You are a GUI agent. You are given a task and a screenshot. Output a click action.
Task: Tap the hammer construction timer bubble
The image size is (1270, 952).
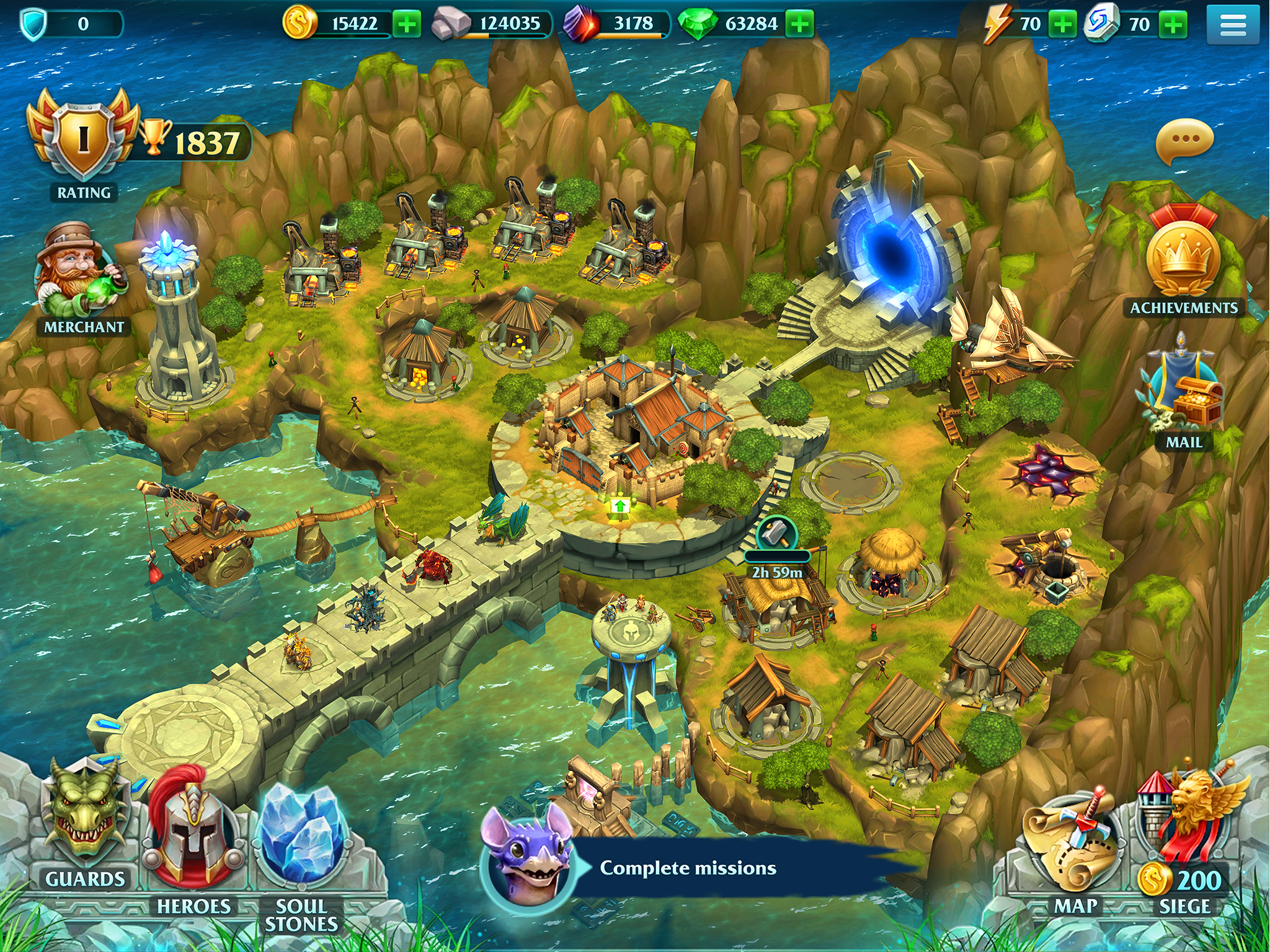[x=776, y=534]
